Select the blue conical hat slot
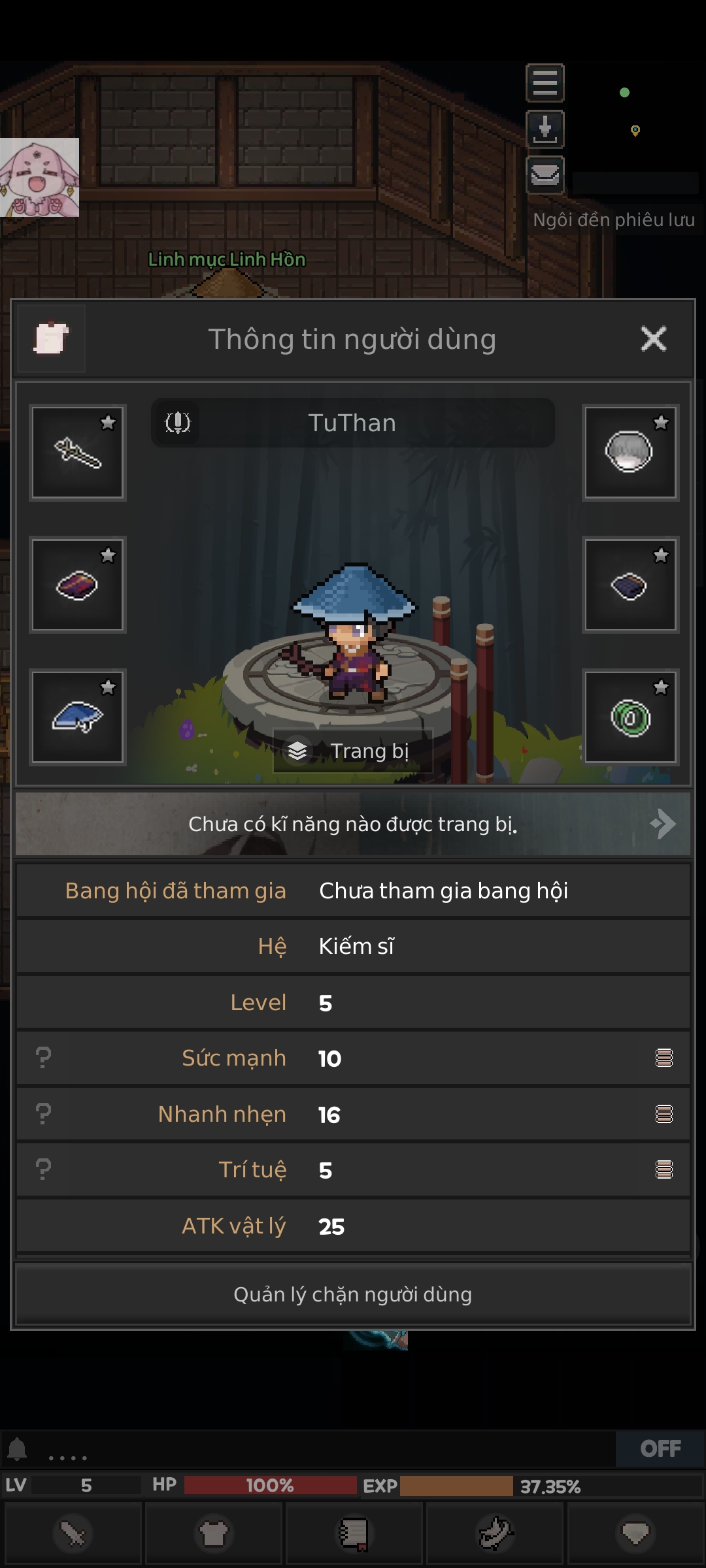This screenshot has width=706, height=1568. tap(78, 717)
